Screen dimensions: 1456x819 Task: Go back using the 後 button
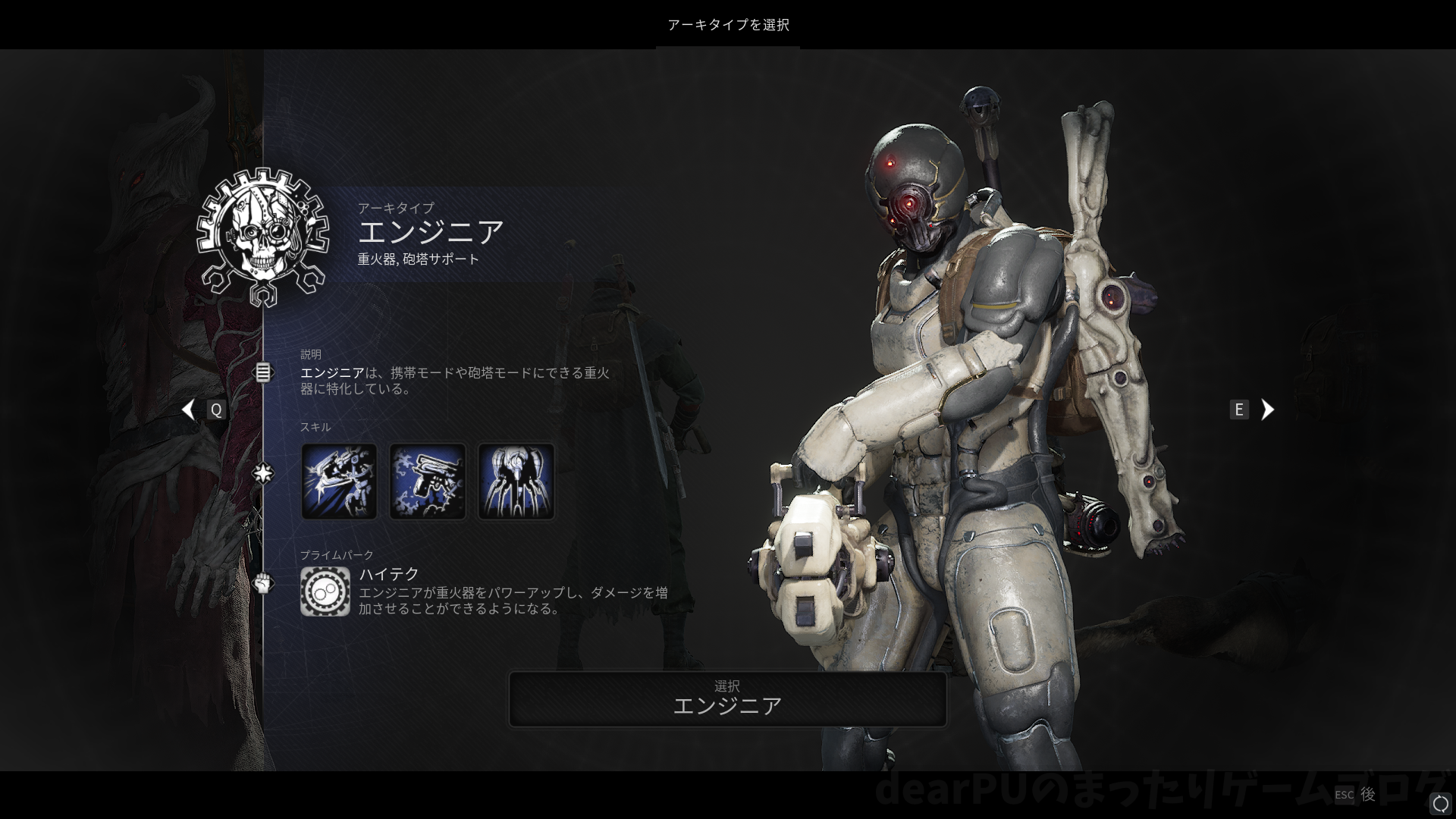[x=1367, y=794]
